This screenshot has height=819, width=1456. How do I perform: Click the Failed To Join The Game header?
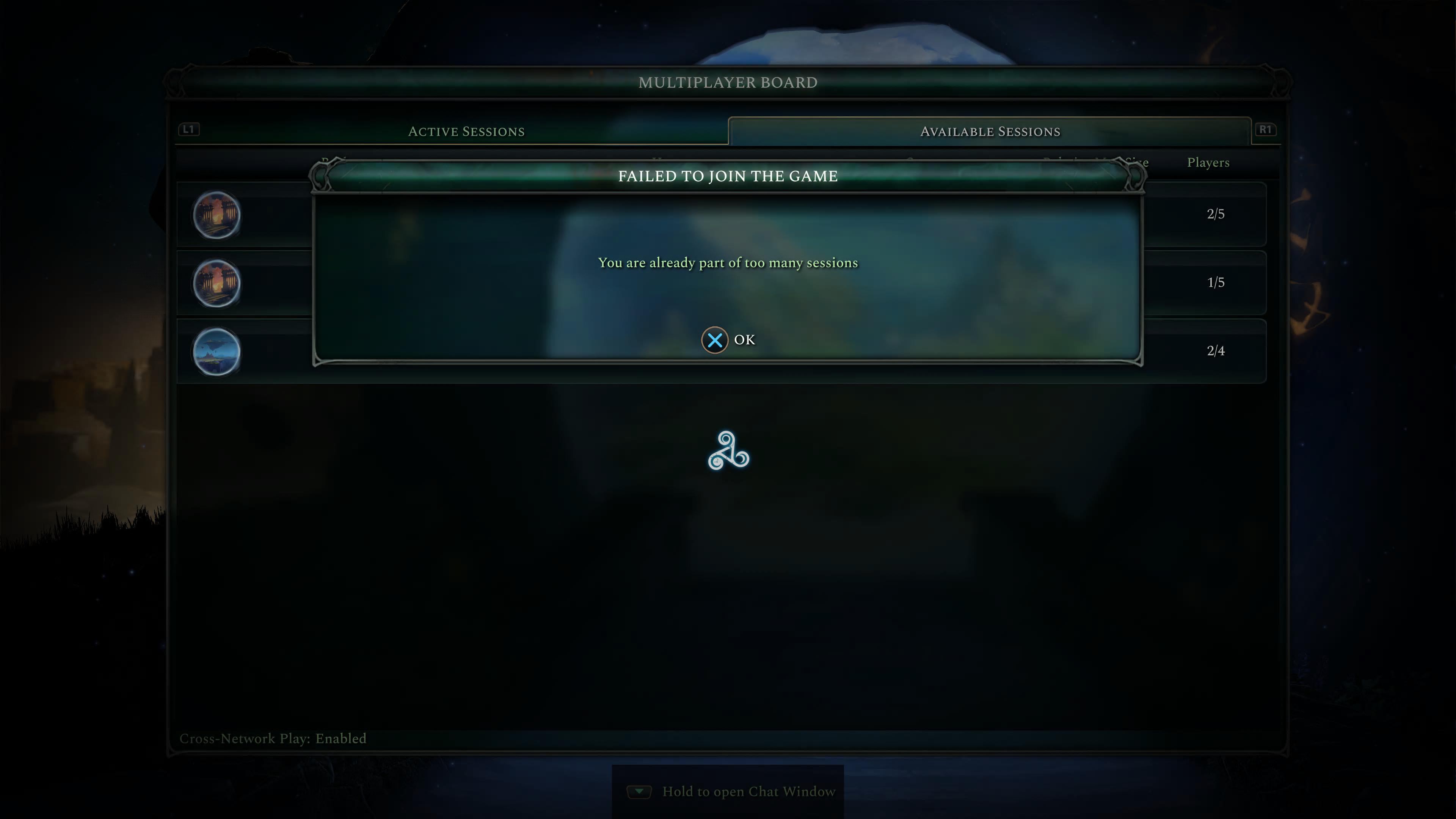pyautogui.click(x=728, y=176)
